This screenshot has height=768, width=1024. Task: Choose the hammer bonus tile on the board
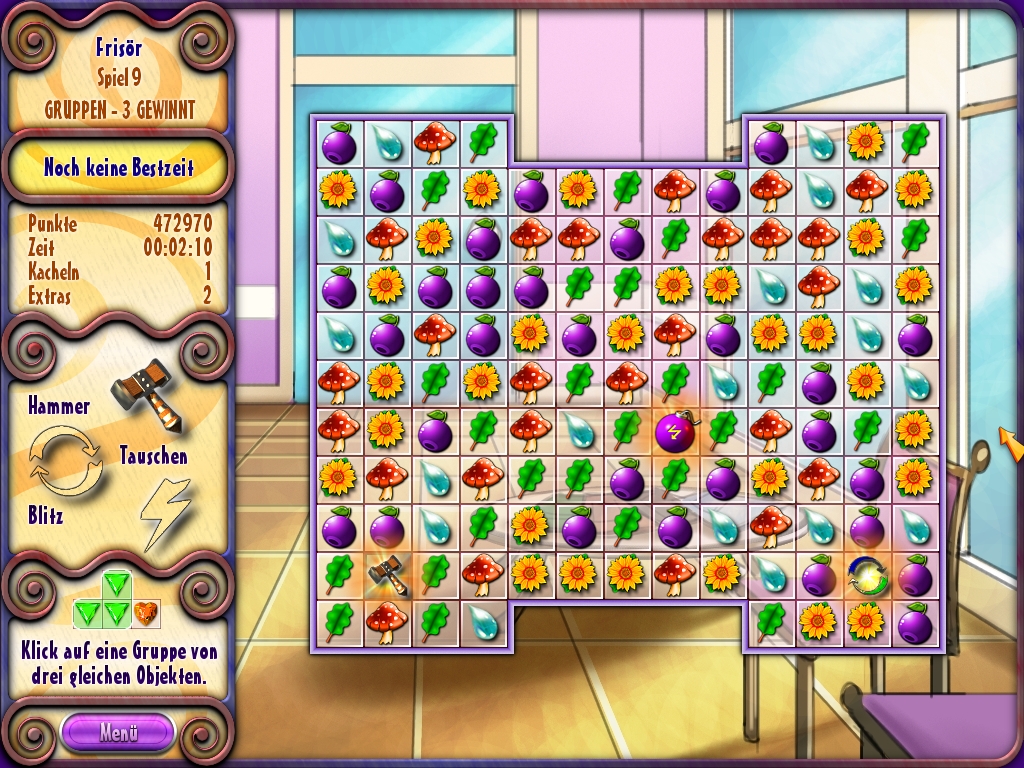[x=386, y=575]
